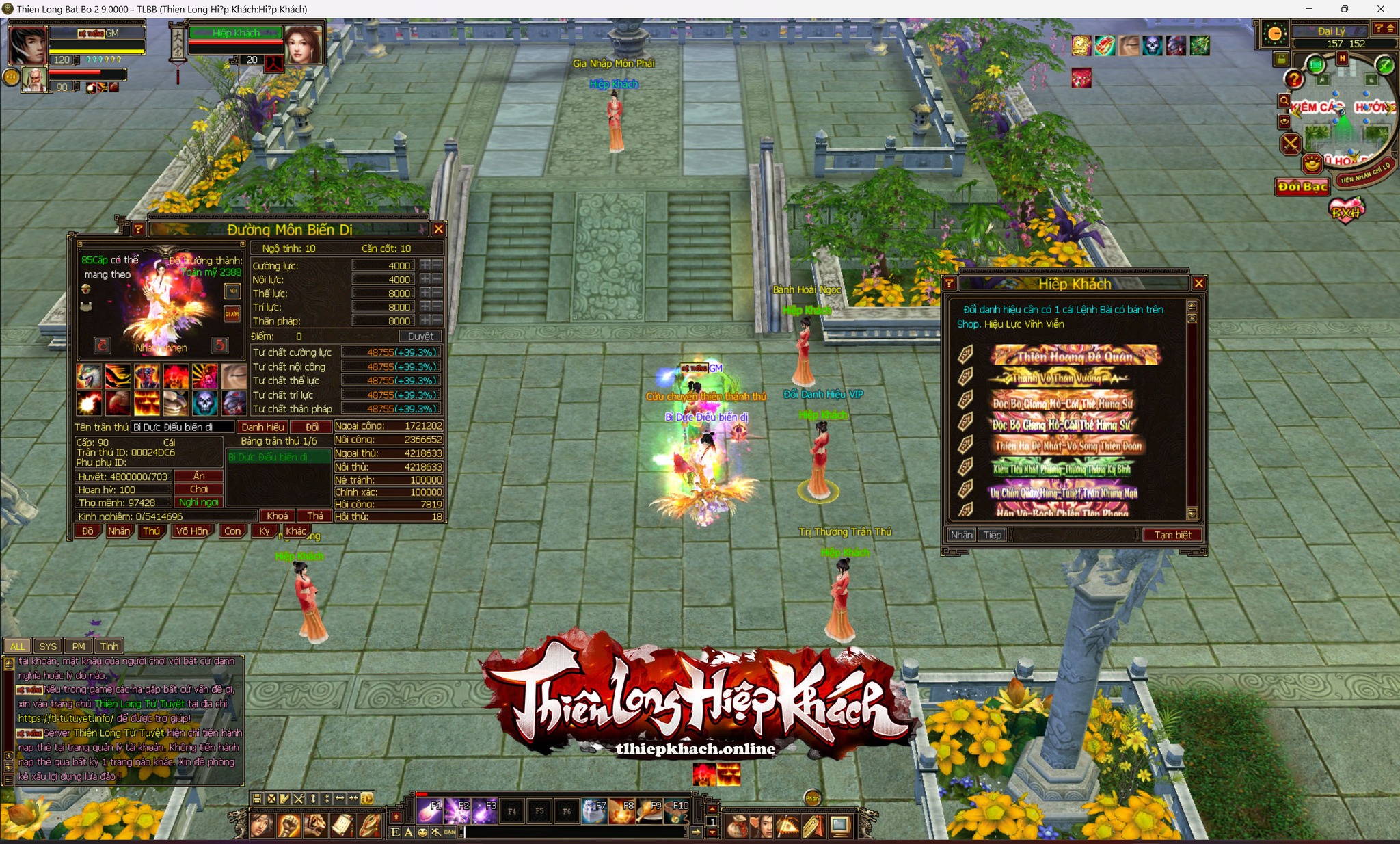
Task: Open the Nhân tab of the character panel
Action: click(119, 531)
